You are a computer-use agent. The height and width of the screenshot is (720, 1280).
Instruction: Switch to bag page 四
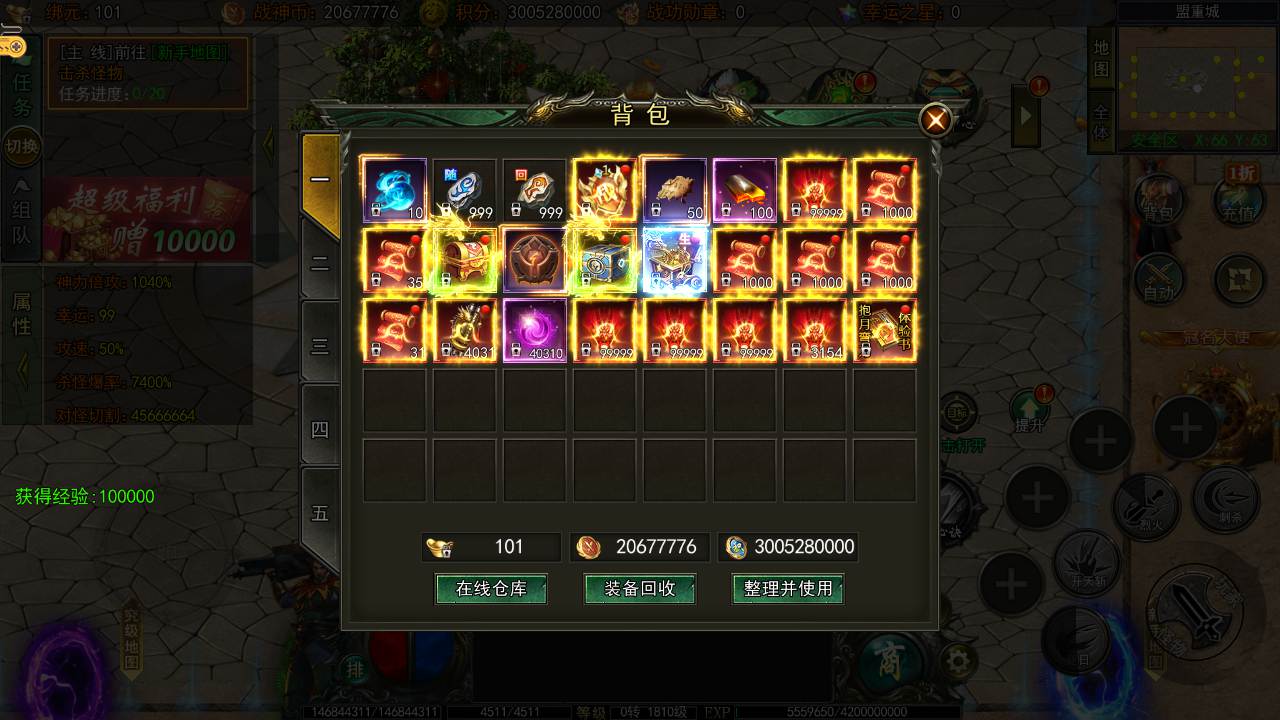pyautogui.click(x=320, y=429)
